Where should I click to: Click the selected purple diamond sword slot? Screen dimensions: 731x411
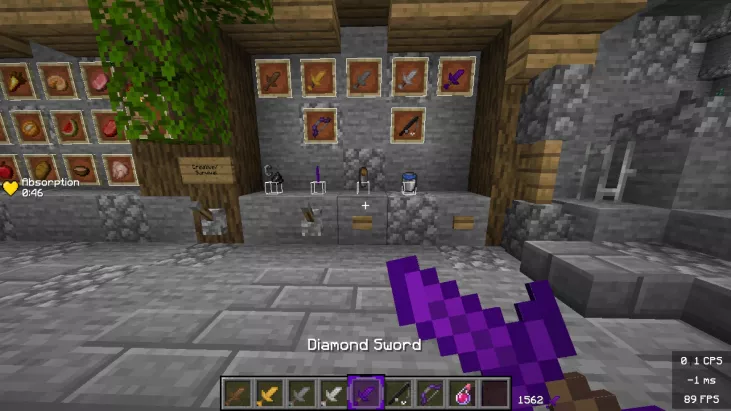click(364, 393)
